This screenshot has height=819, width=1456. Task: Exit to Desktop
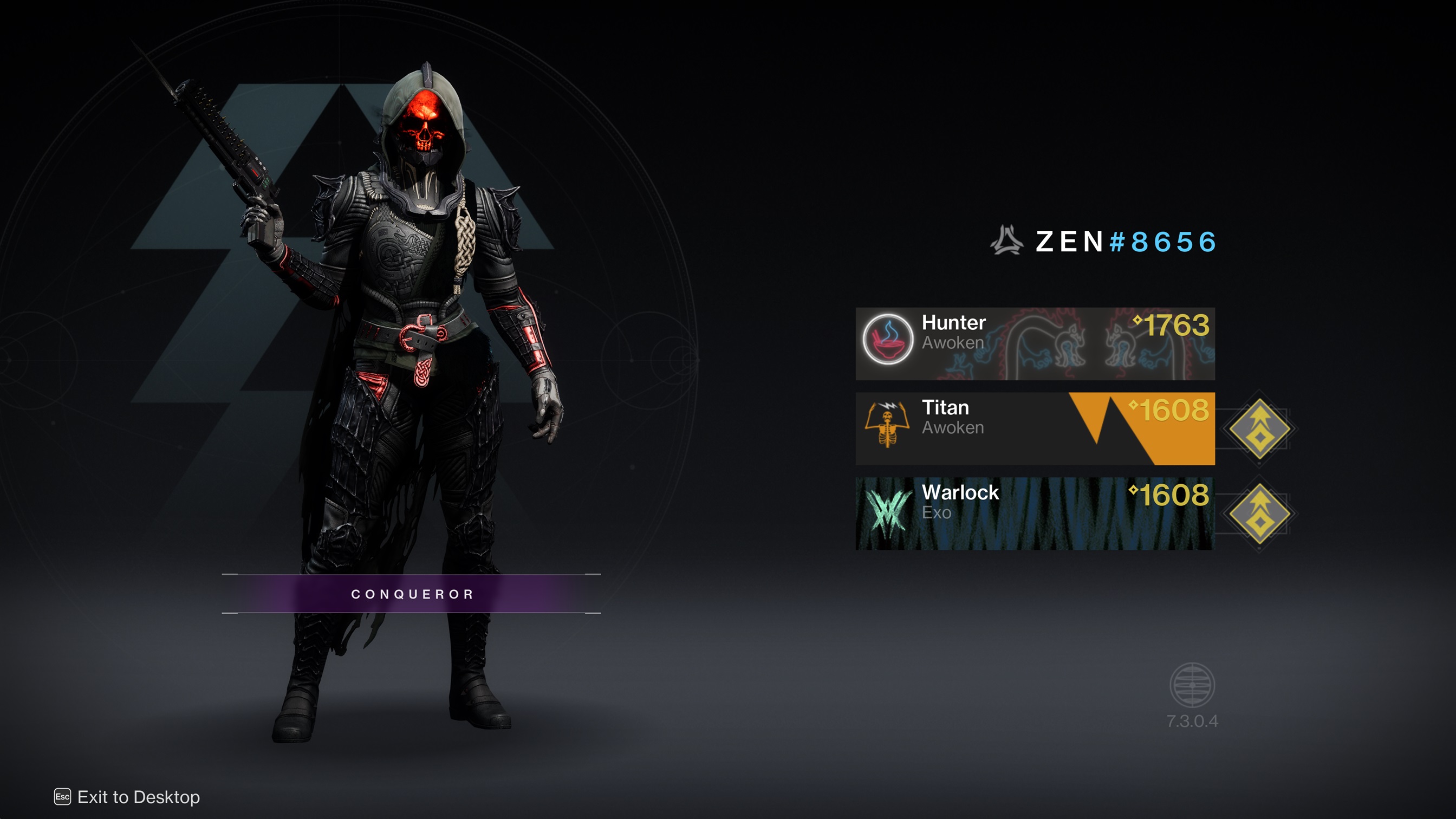tap(127, 797)
